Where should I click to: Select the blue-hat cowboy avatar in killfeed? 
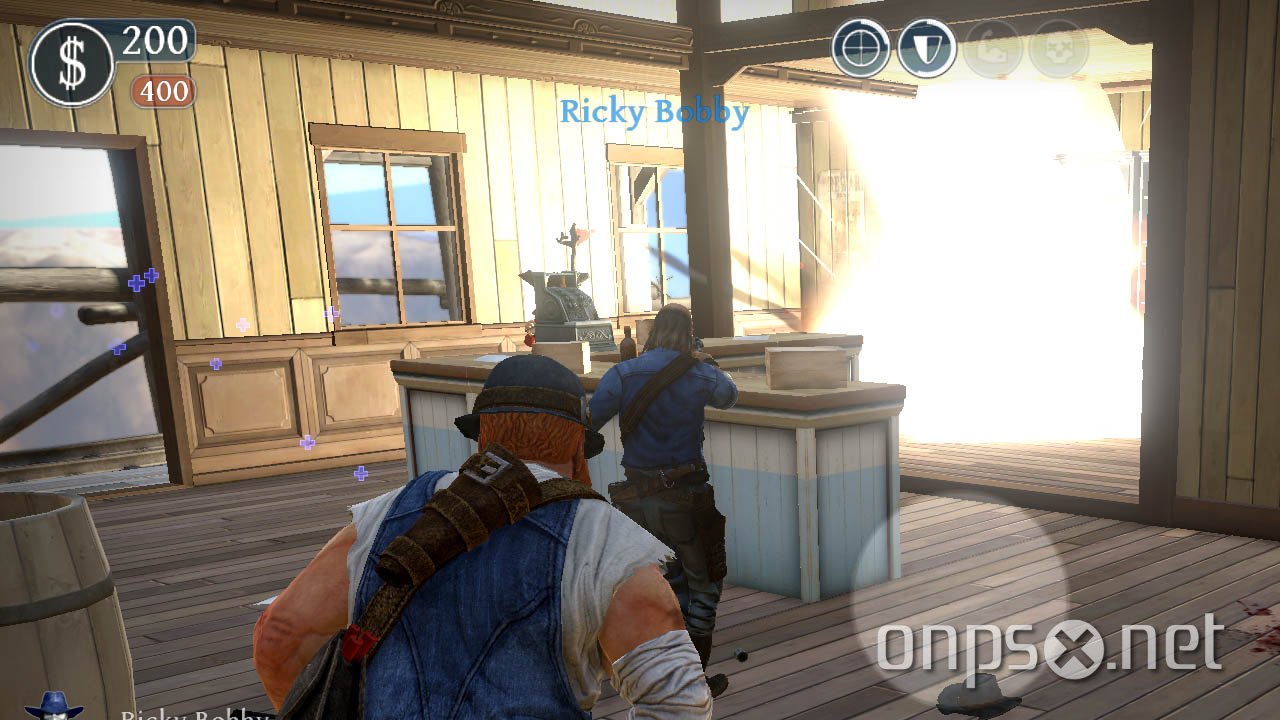tap(55, 708)
